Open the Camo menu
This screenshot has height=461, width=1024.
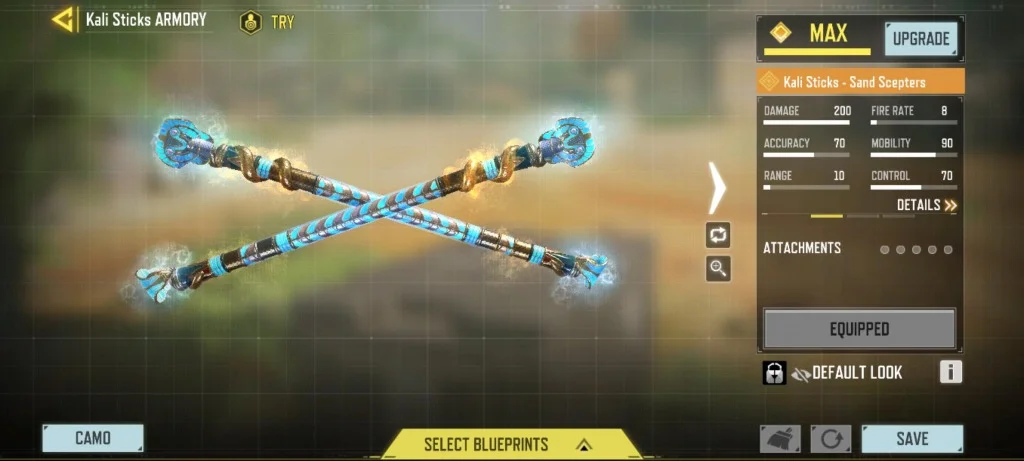(93, 438)
